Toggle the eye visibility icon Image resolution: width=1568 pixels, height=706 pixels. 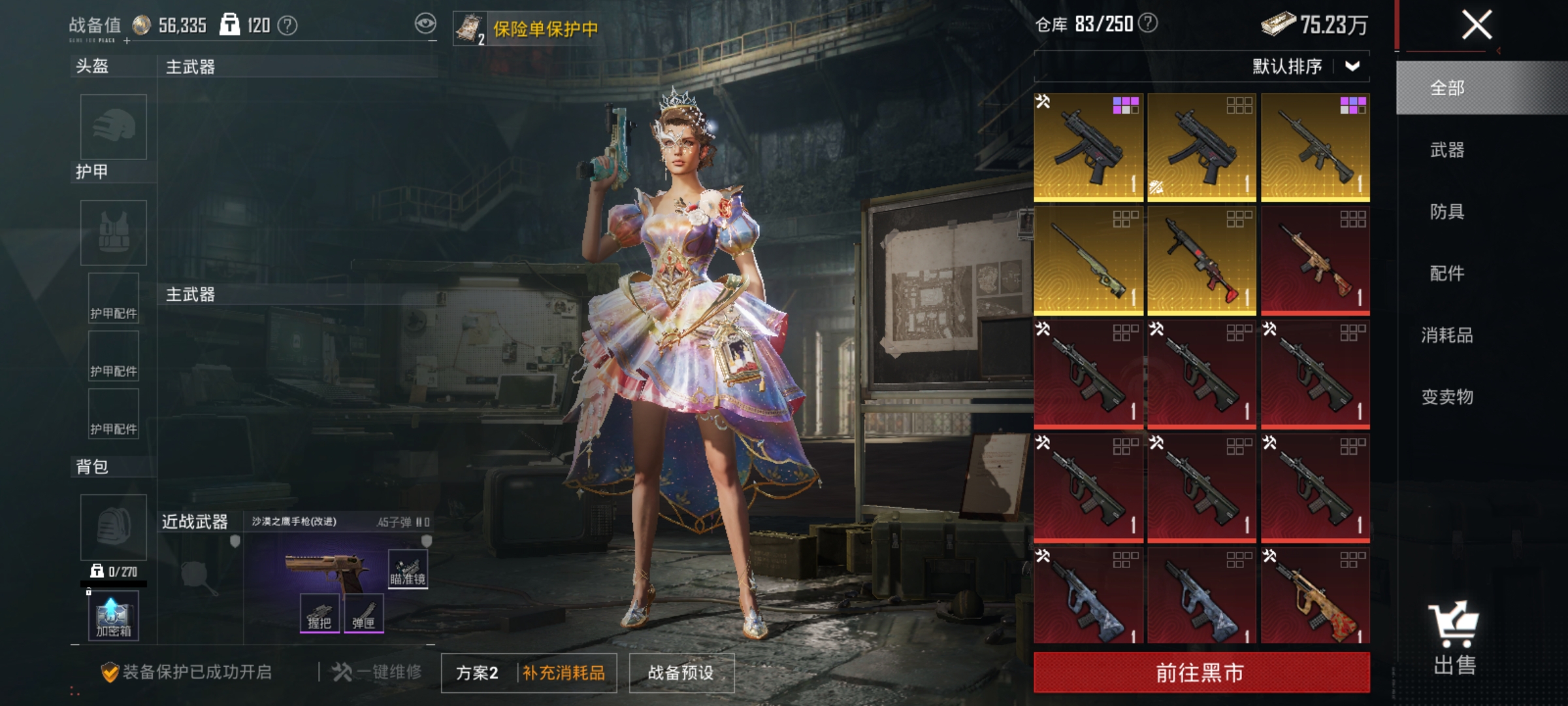(x=425, y=25)
